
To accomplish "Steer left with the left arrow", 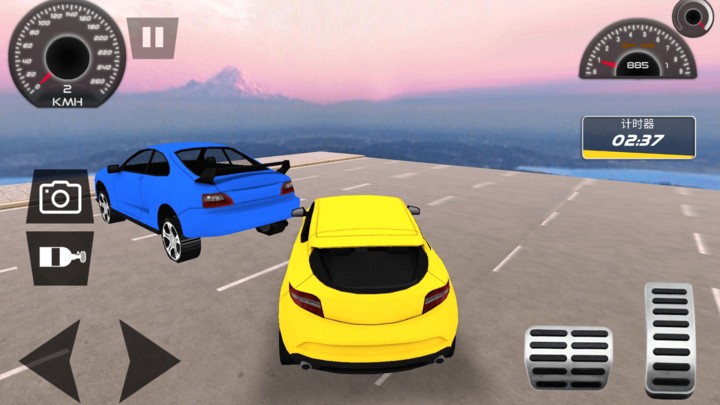I will point(52,359).
